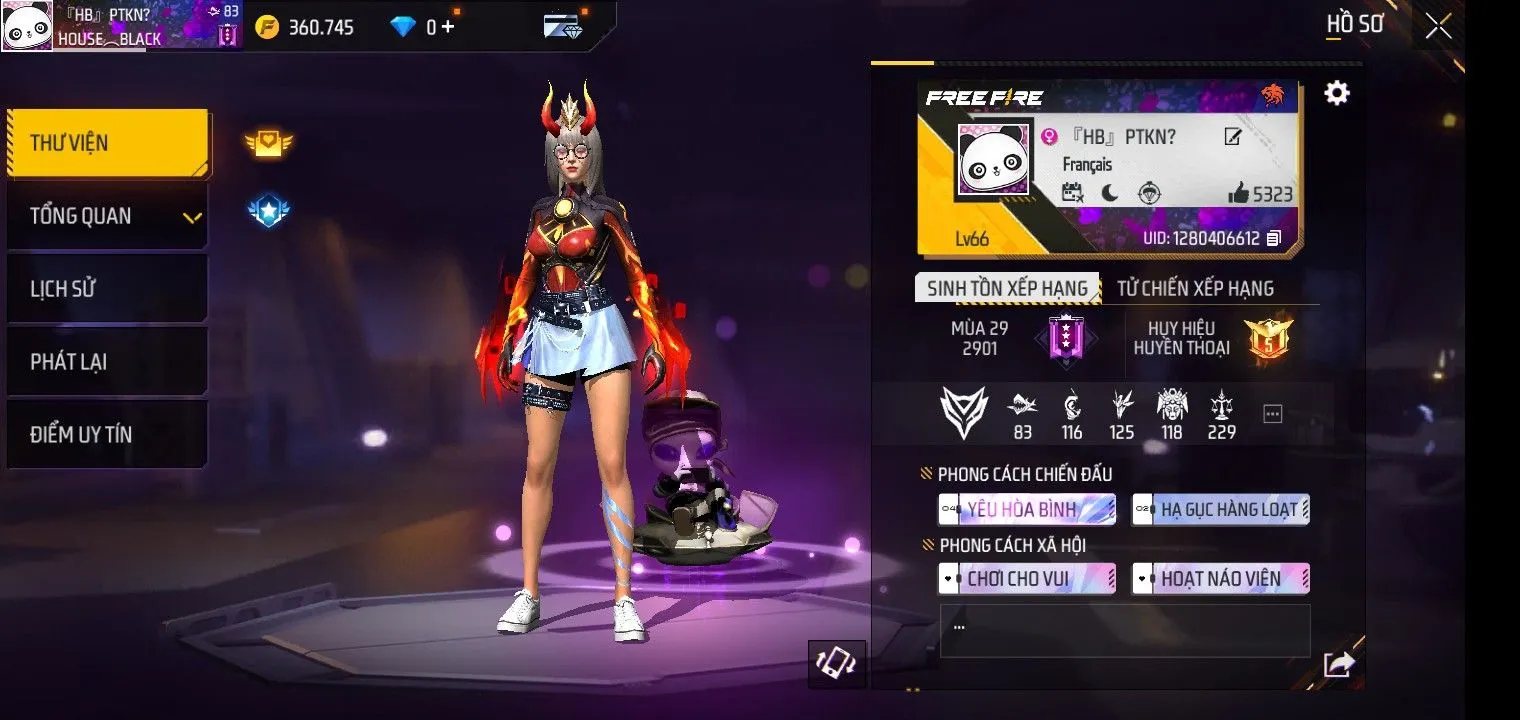The width and height of the screenshot is (1520, 720).
Task: Edit the player nickname
Action: 1233,137
